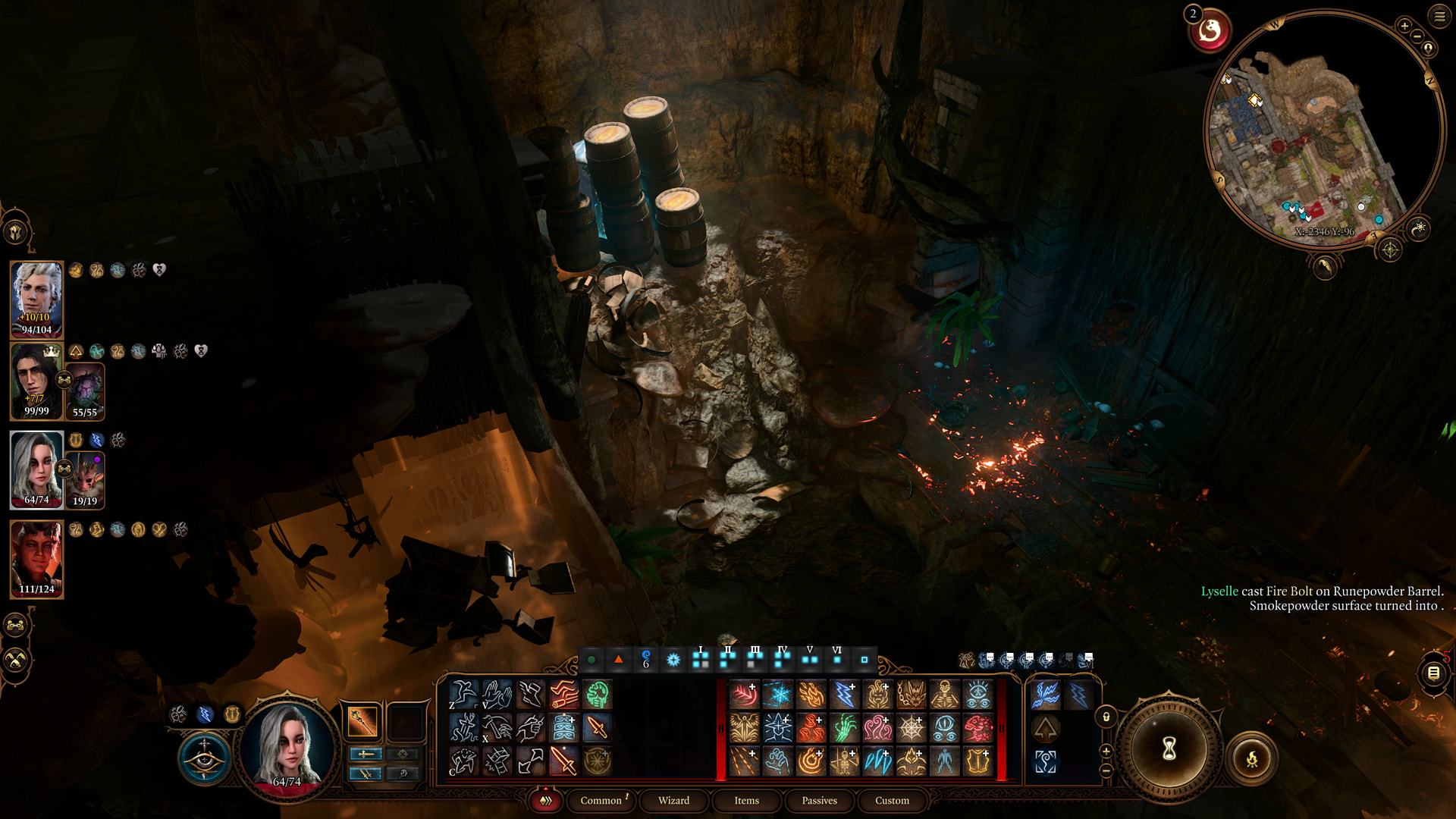Cast the green skeletal hand spell
The width and height of the screenshot is (1456, 819).
844,728
